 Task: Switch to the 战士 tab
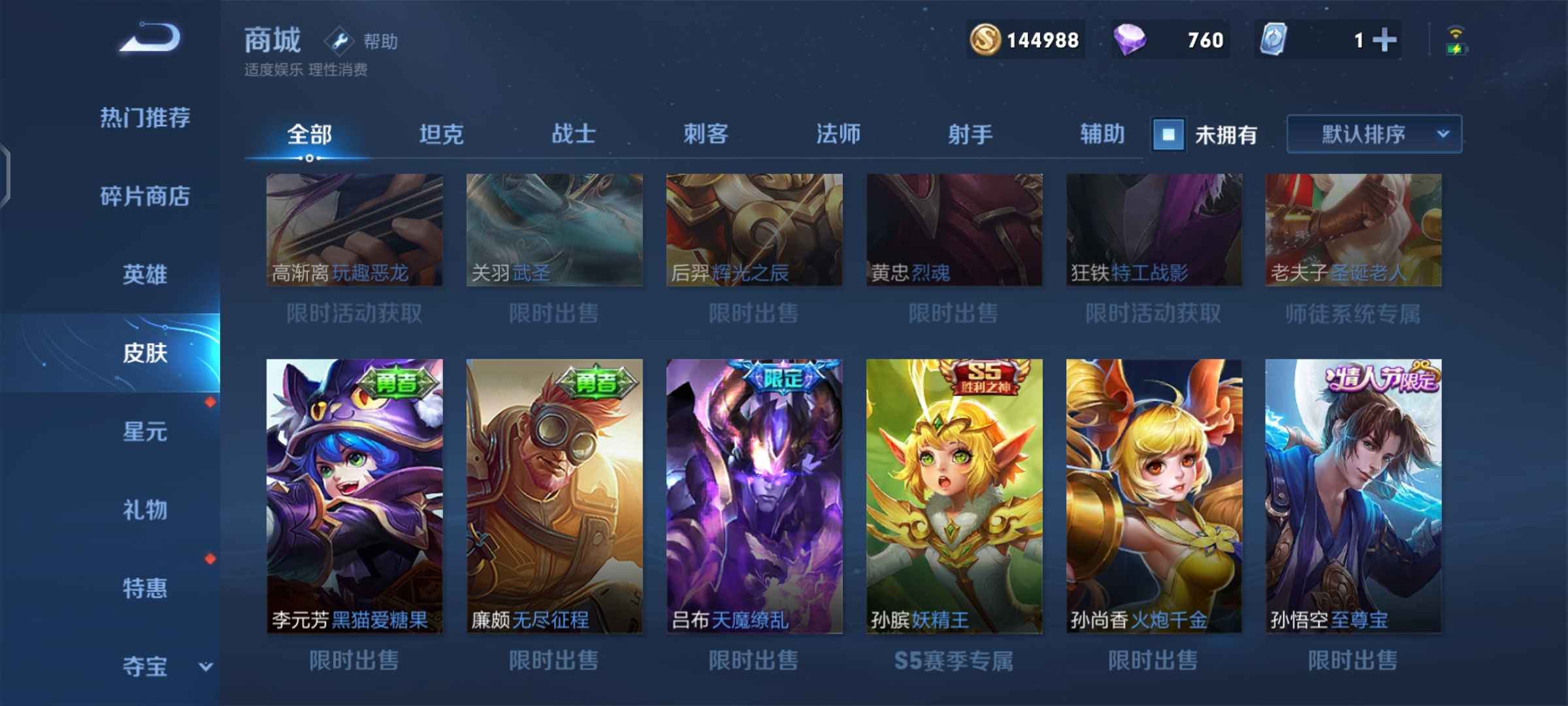574,135
